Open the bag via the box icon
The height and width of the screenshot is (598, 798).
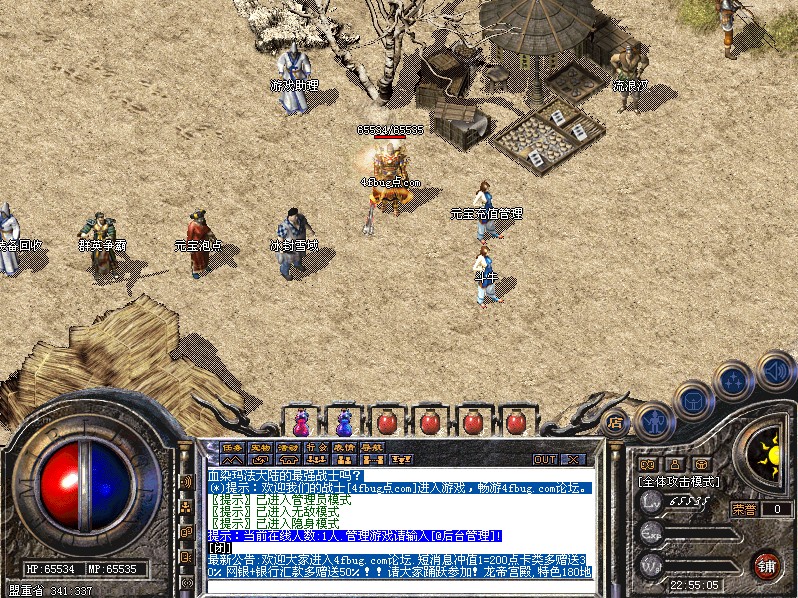pos(693,402)
